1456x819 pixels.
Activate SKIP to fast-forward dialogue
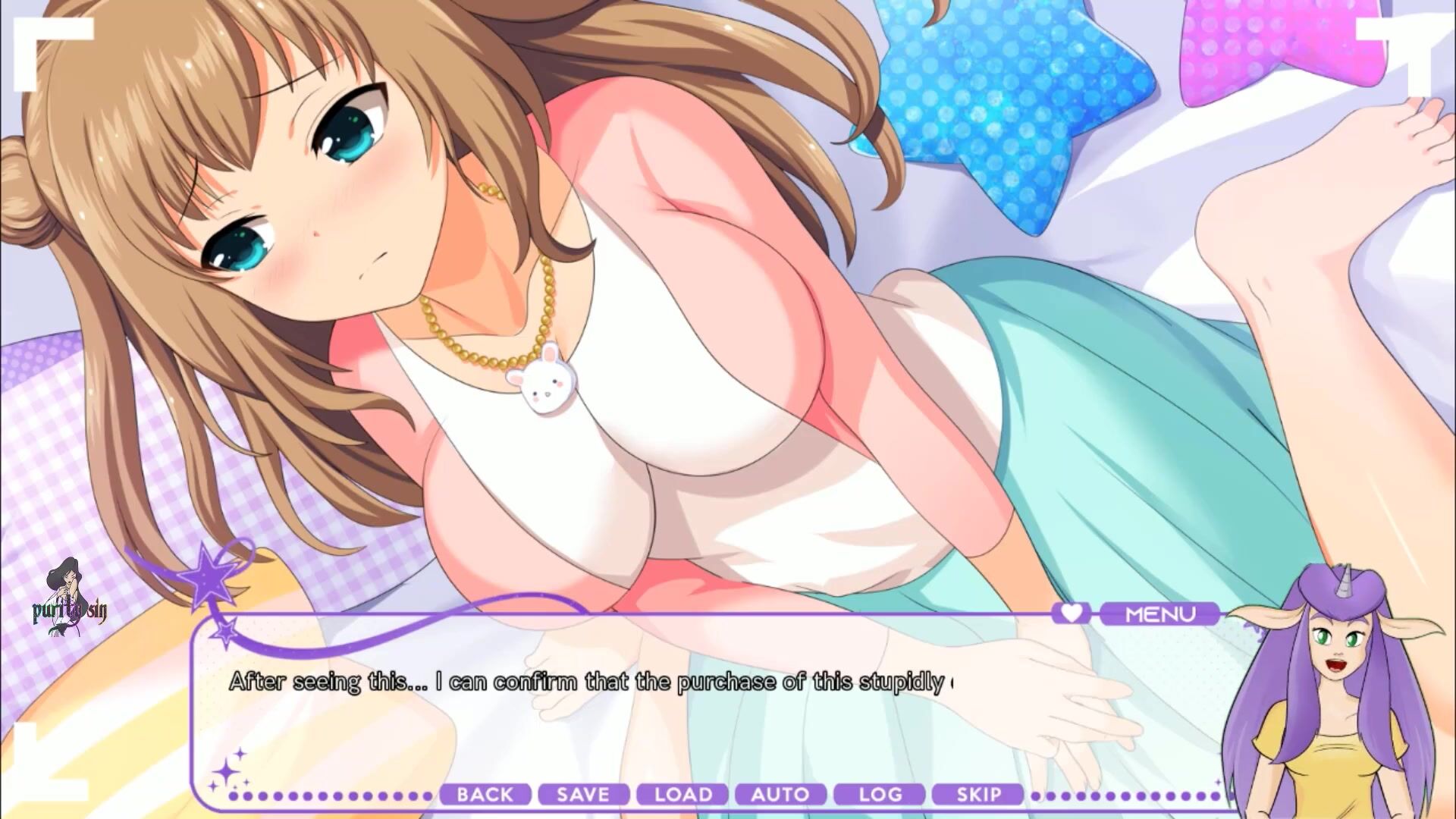978,795
